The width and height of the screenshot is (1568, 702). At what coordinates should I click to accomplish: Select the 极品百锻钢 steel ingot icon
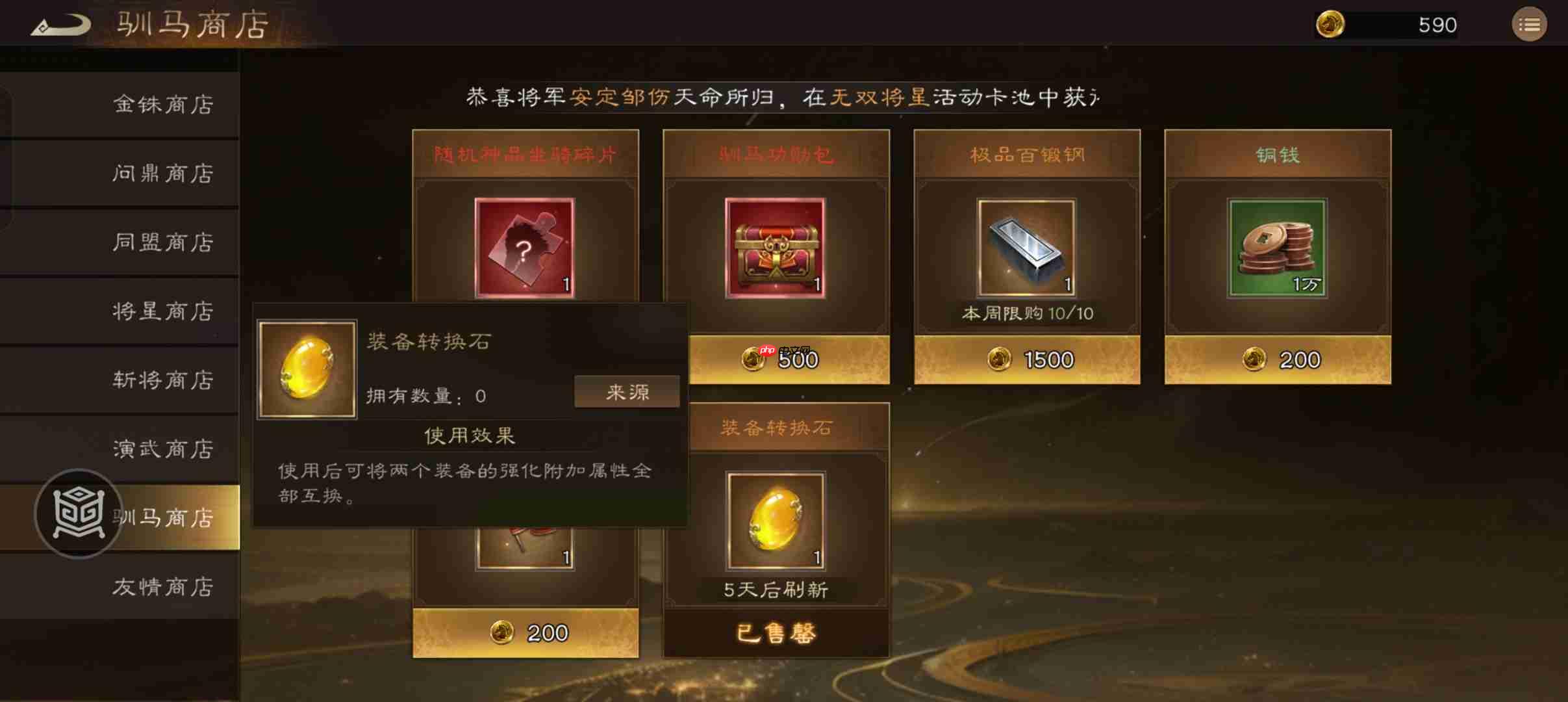pyautogui.click(x=1027, y=247)
